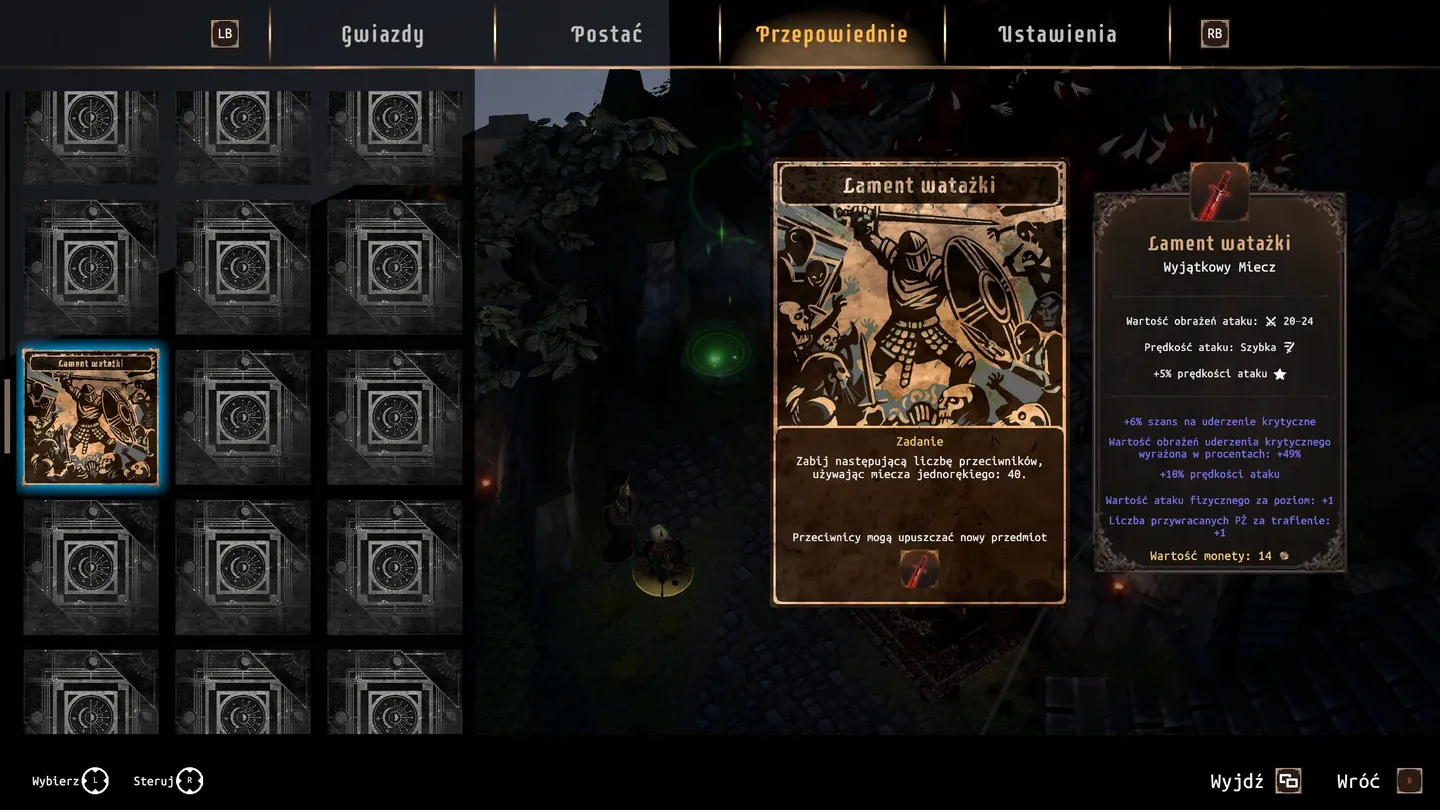The width and height of the screenshot is (1440, 810).
Task: Go to the Ustawienia tab
Action: pyautogui.click(x=1057, y=34)
